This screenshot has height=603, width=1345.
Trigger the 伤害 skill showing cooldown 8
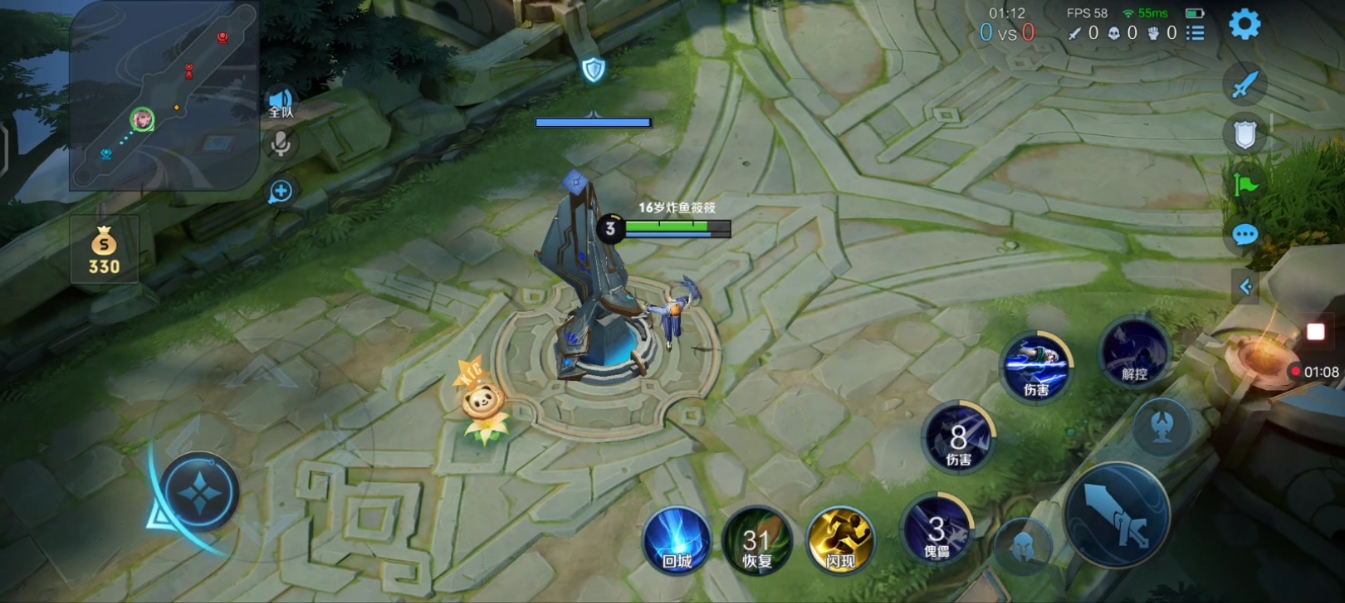pos(958,437)
